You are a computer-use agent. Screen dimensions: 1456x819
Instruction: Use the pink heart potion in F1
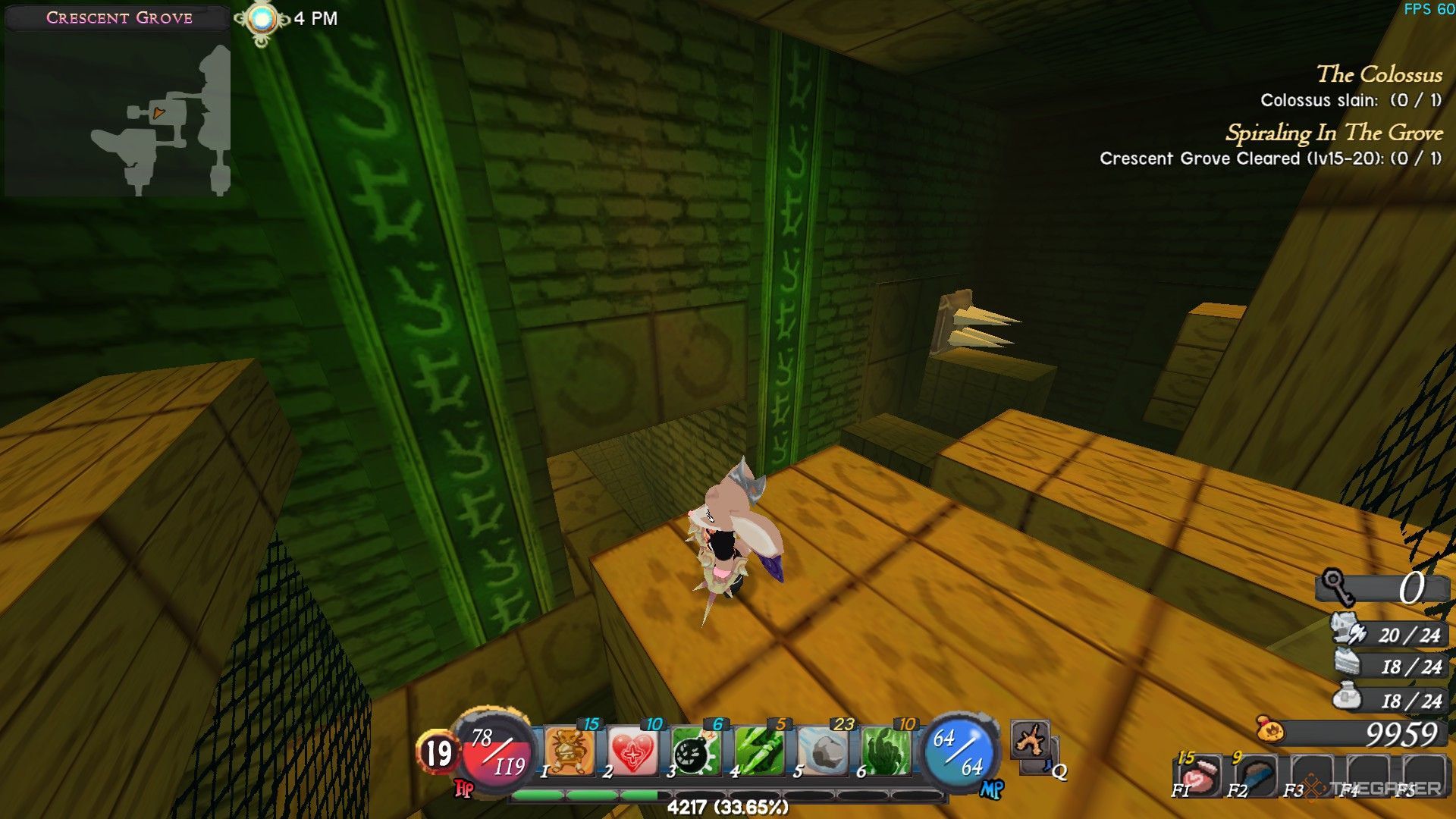click(1197, 775)
